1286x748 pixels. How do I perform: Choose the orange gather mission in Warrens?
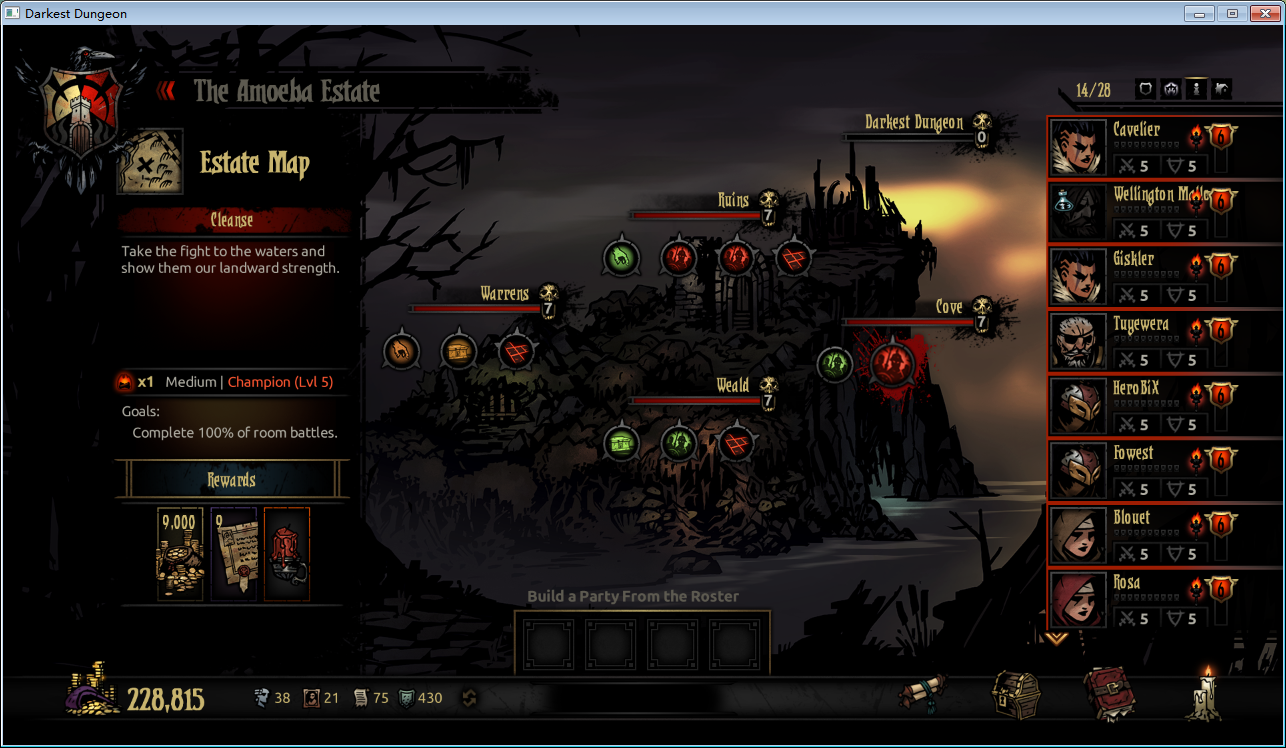(x=401, y=351)
